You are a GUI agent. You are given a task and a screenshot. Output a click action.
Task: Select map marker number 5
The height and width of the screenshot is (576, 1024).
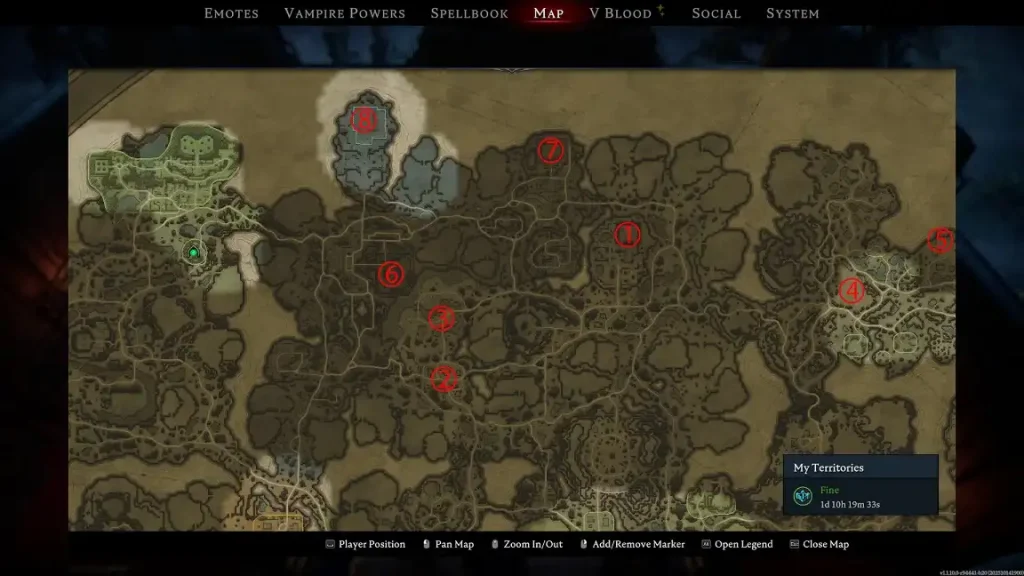940,240
